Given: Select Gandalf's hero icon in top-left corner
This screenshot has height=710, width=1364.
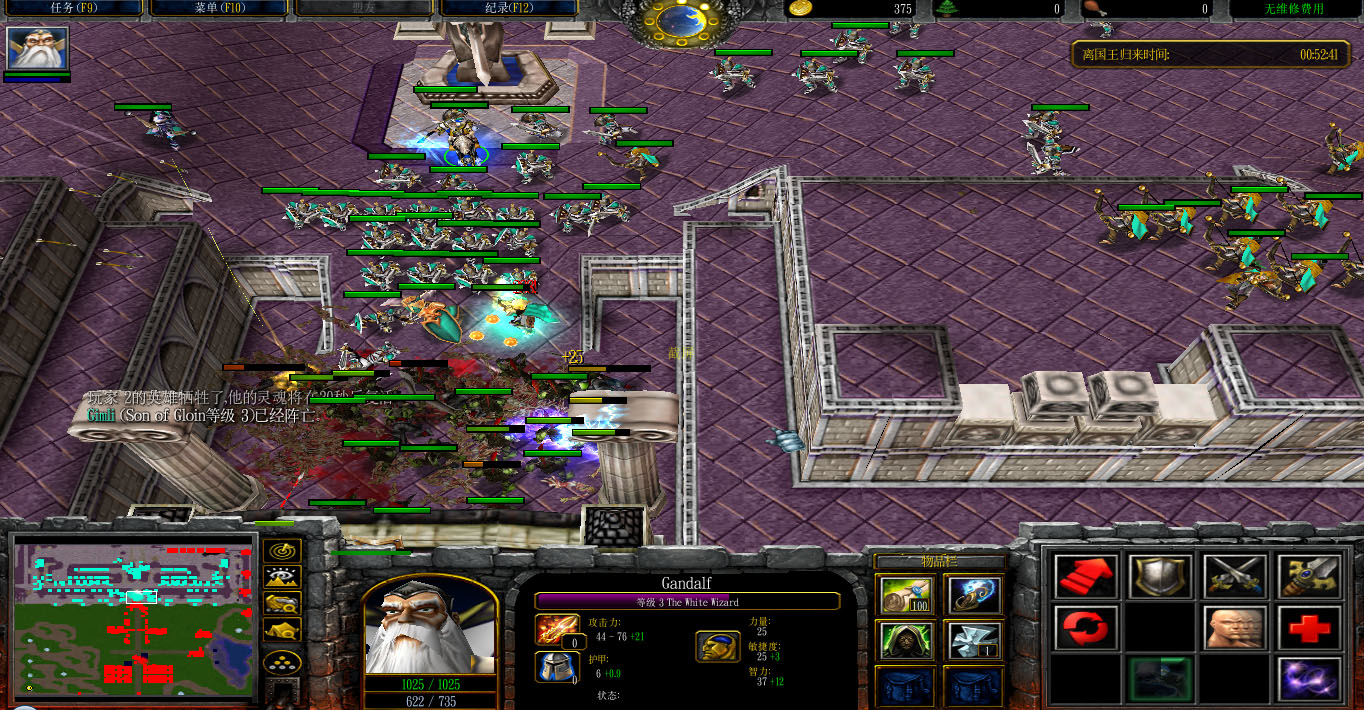Looking at the screenshot, I should pyautogui.click(x=38, y=48).
